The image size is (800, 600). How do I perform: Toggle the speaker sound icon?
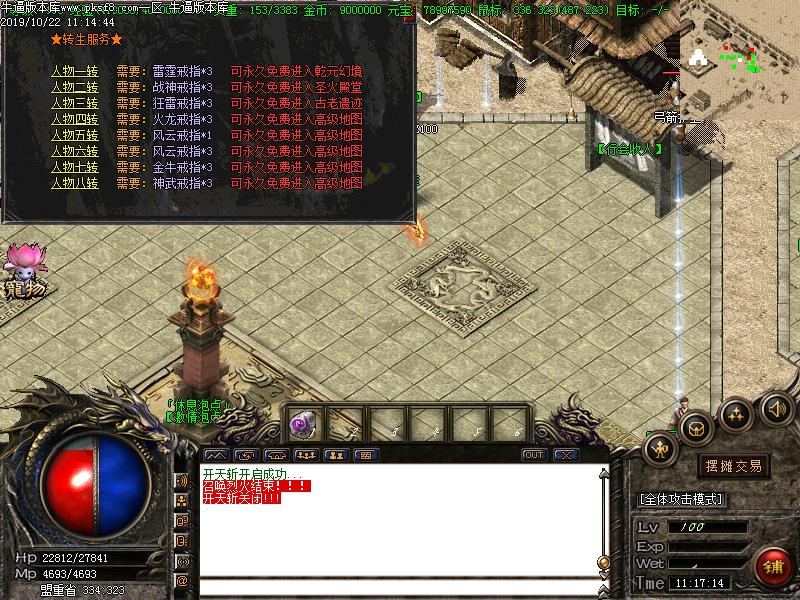point(776,407)
